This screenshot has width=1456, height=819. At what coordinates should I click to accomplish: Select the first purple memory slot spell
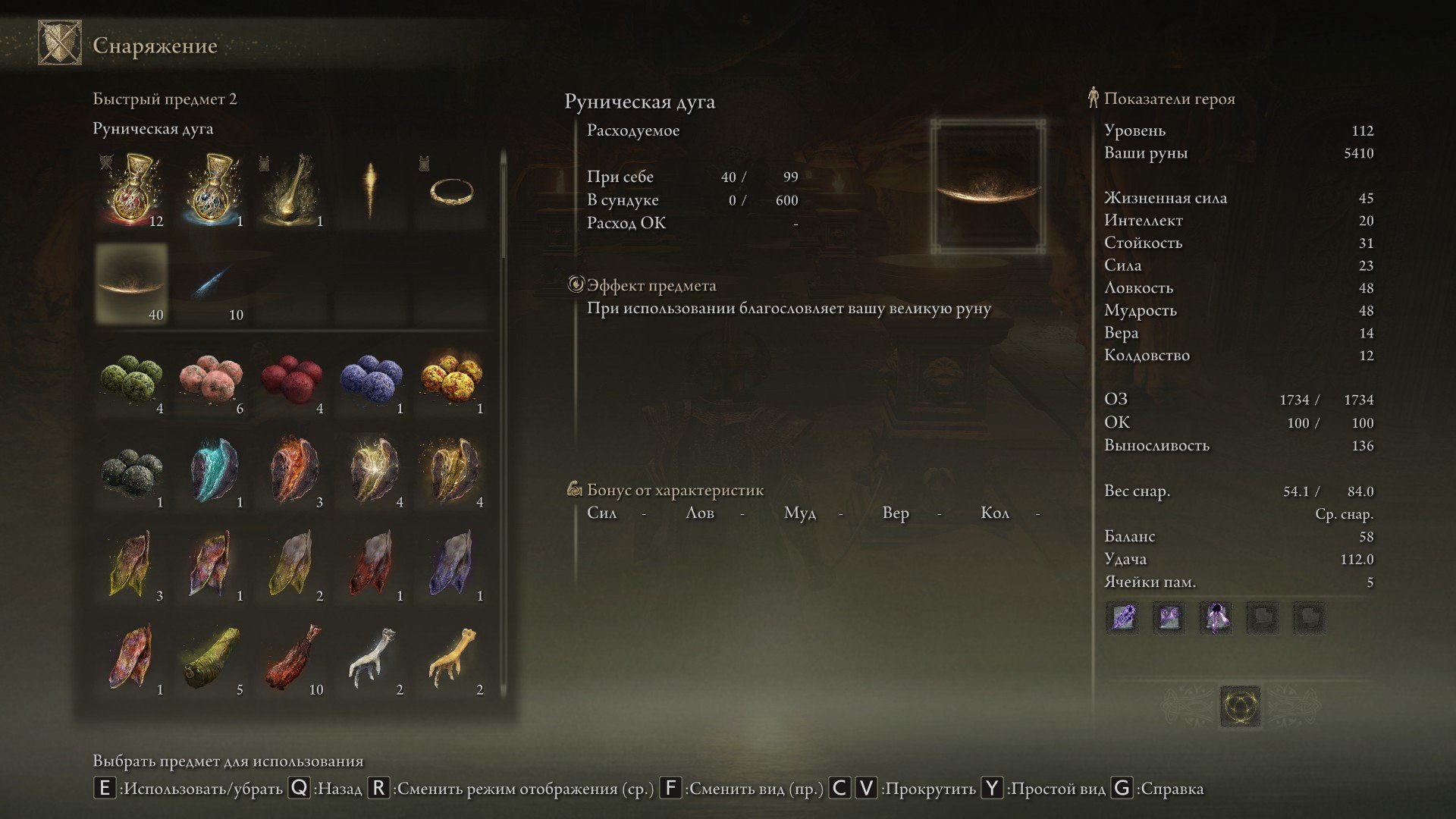click(1122, 617)
